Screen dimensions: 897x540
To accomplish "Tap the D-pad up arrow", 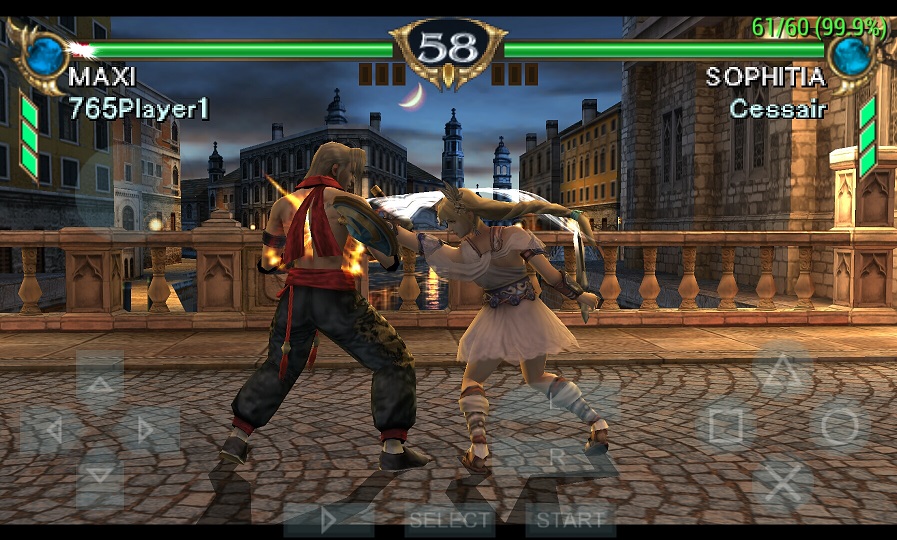I will coord(100,385).
